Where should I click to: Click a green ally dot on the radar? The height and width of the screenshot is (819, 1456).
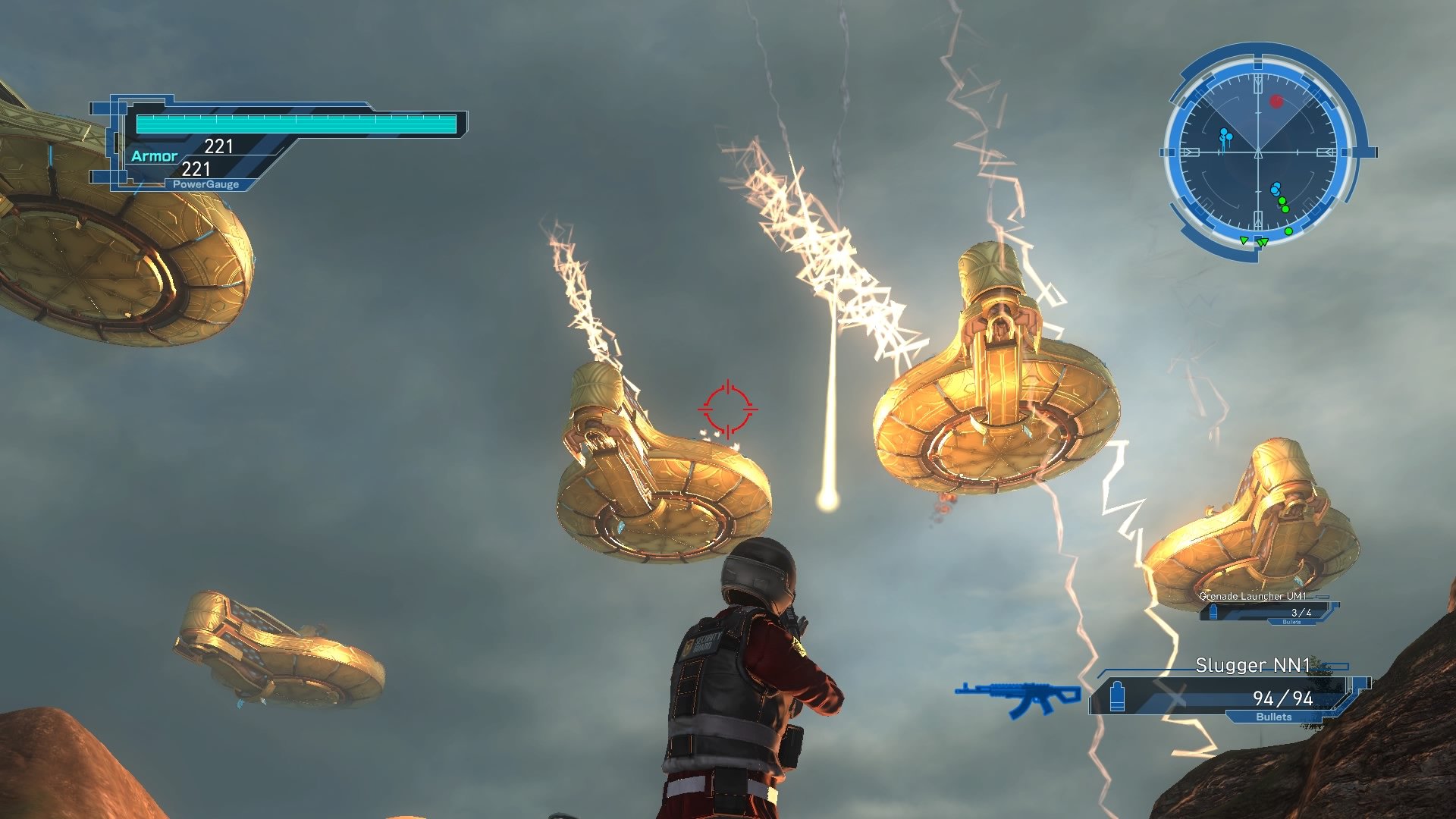click(x=1282, y=201)
